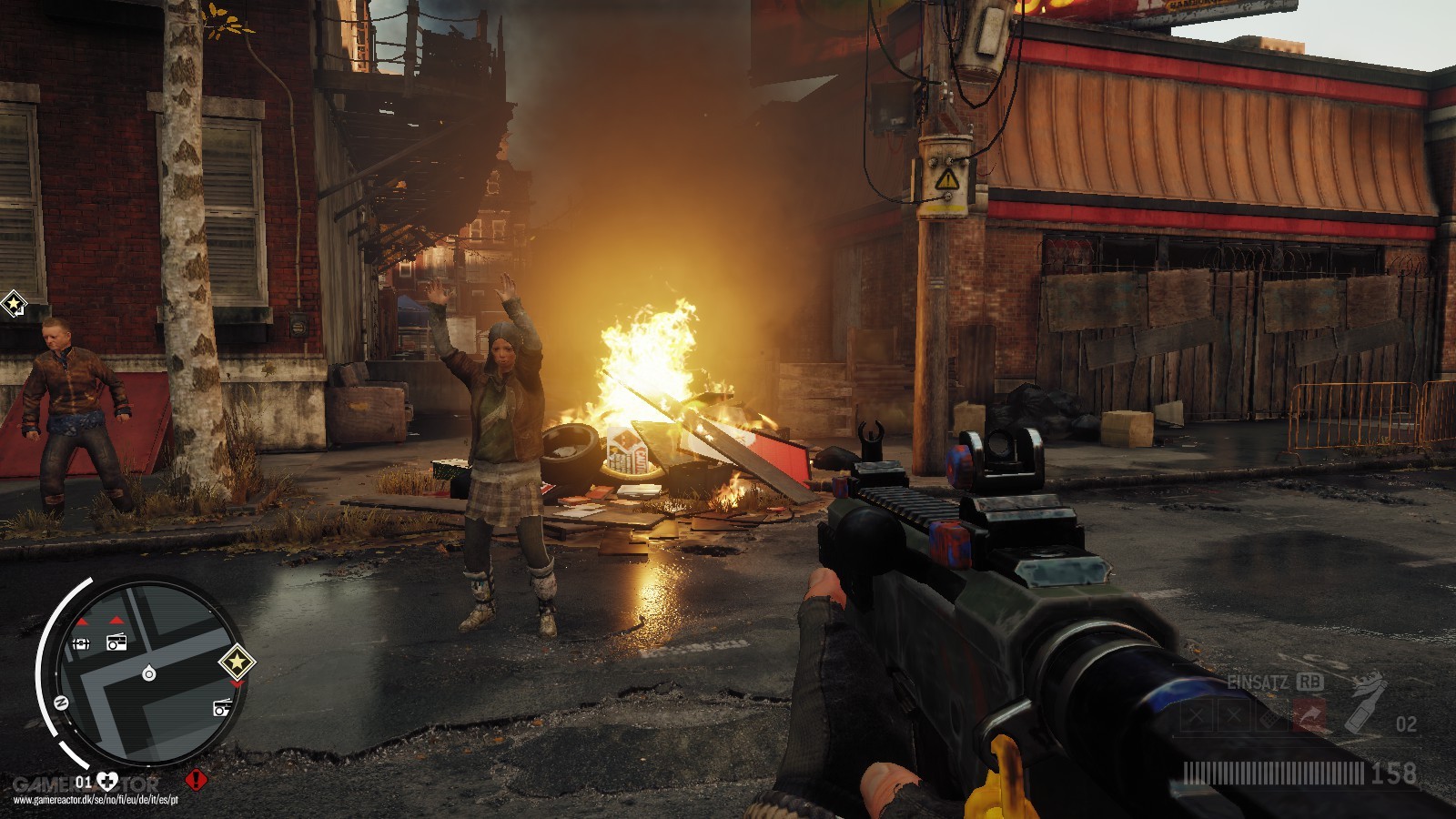Click the radio marker below the star objective
1456x819 pixels.
[x=221, y=707]
